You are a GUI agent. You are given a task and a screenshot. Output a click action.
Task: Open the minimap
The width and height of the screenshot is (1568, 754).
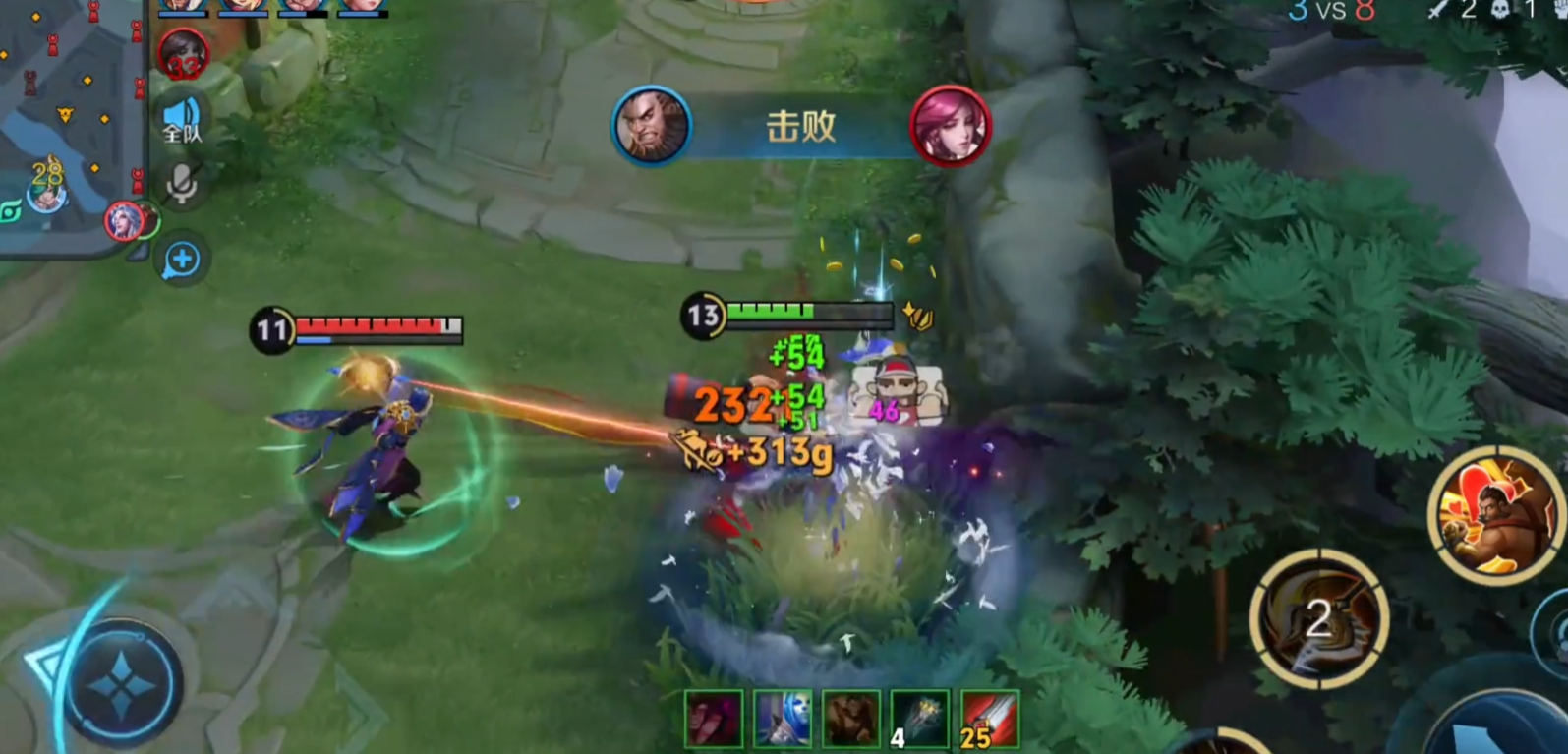pyautogui.click(x=67, y=123)
